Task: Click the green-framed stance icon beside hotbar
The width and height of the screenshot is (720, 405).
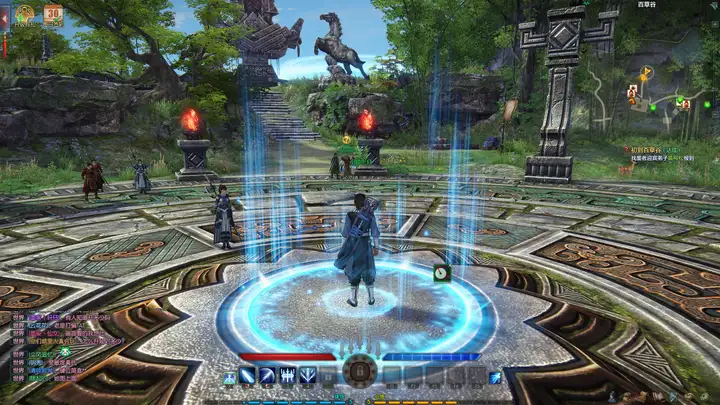Action: tap(230, 377)
